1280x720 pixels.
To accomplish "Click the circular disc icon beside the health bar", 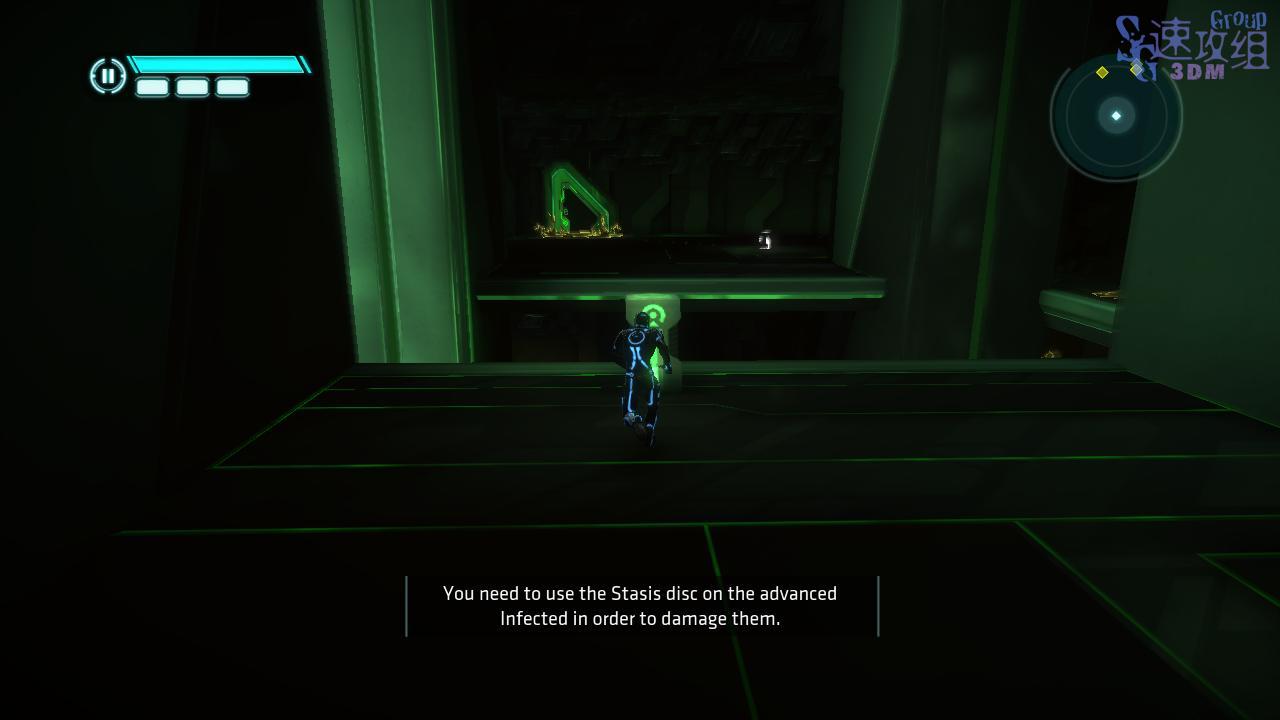I will 107,76.
